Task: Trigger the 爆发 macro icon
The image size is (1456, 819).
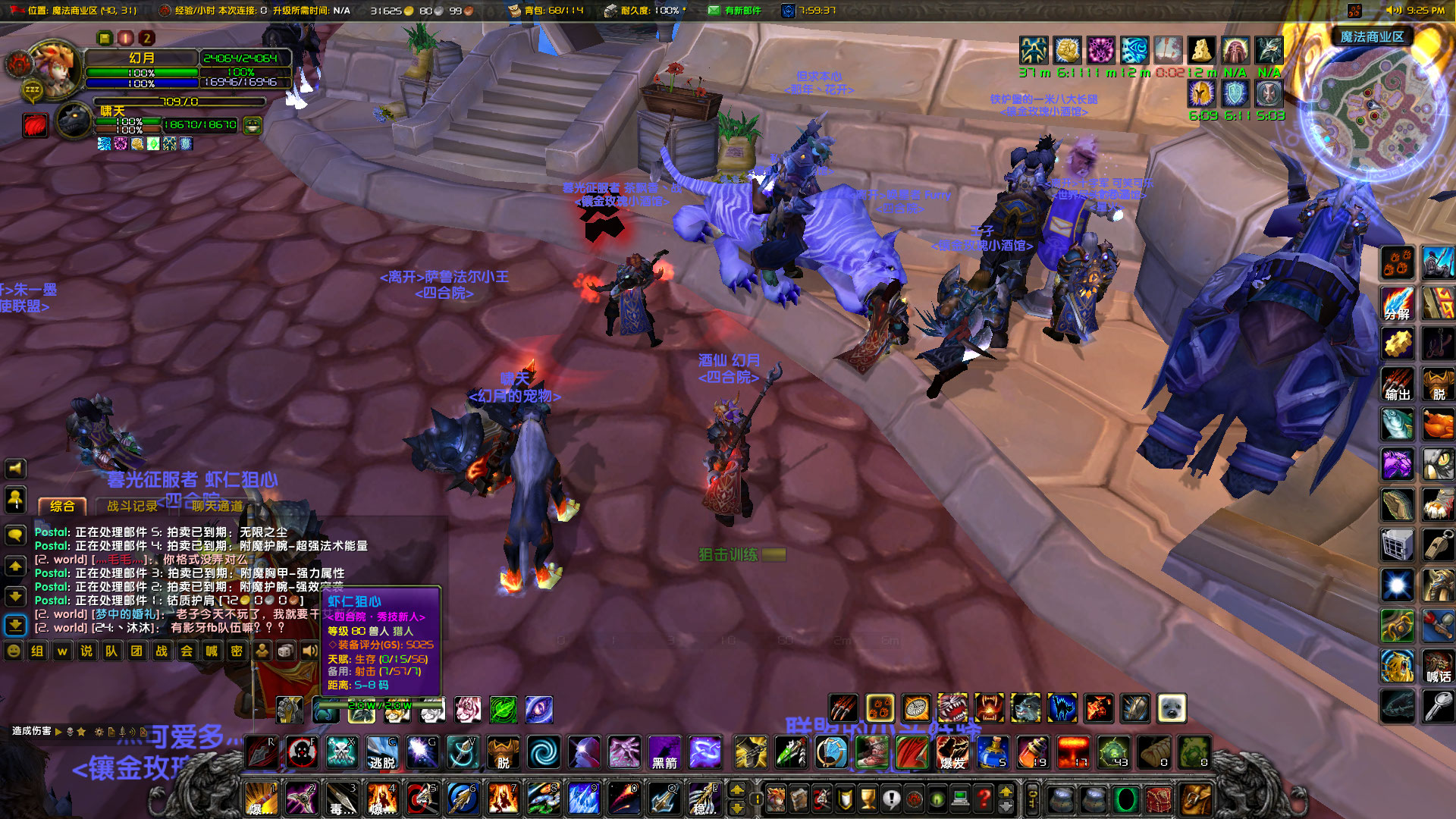Action: pyautogui.click(x=953, y=753)
